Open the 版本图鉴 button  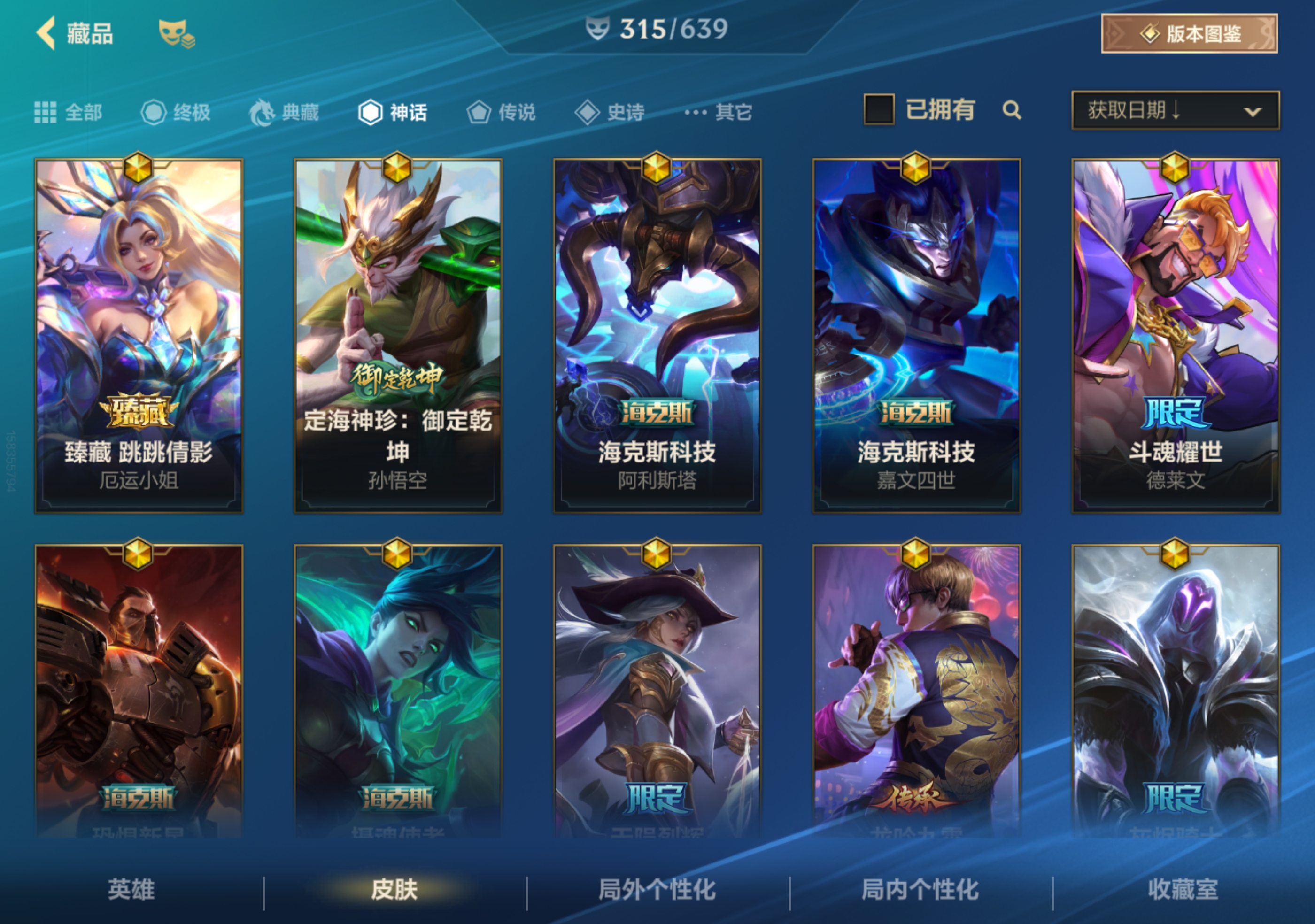point(1189,34)
